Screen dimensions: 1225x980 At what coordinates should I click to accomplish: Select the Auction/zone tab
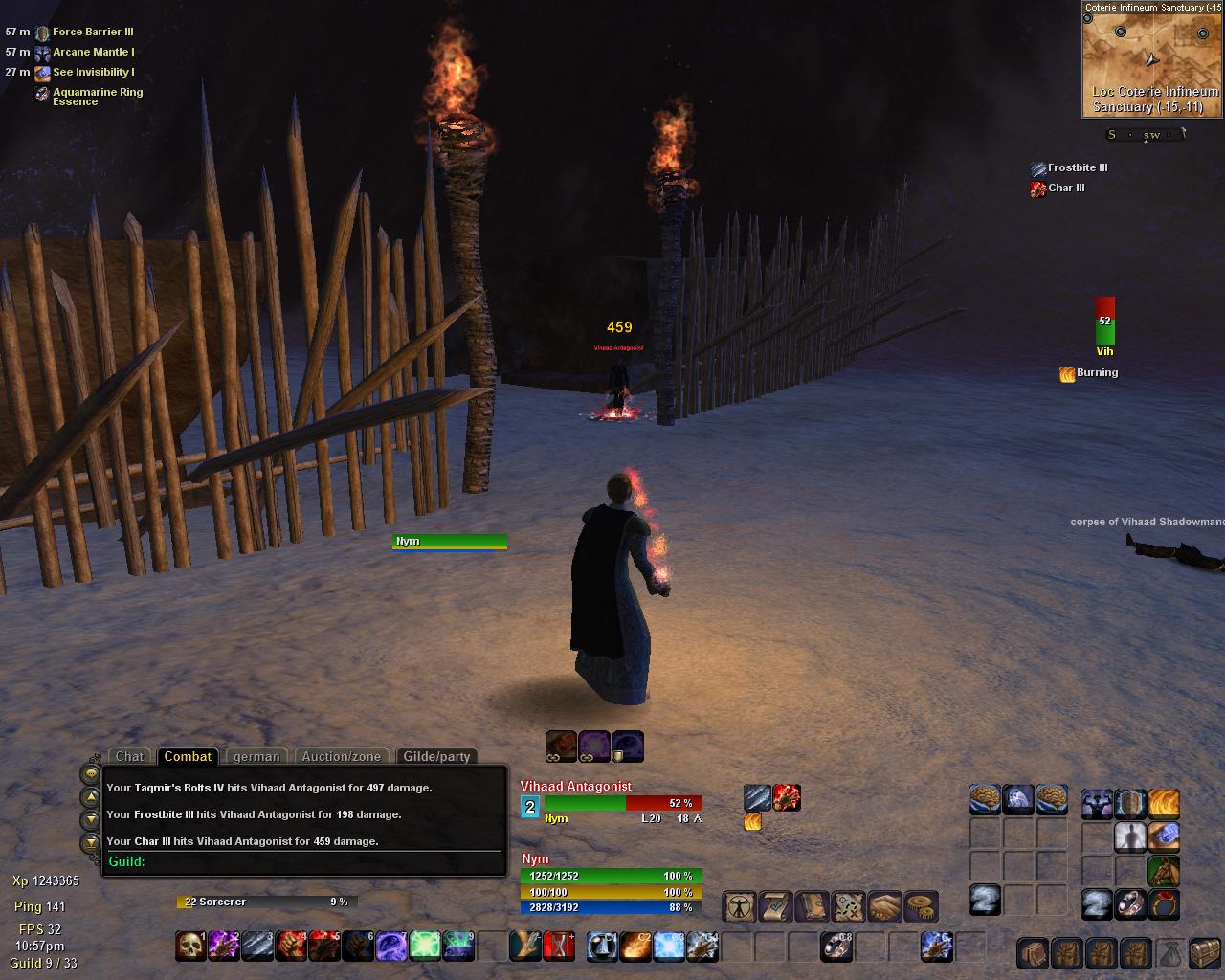341,756
